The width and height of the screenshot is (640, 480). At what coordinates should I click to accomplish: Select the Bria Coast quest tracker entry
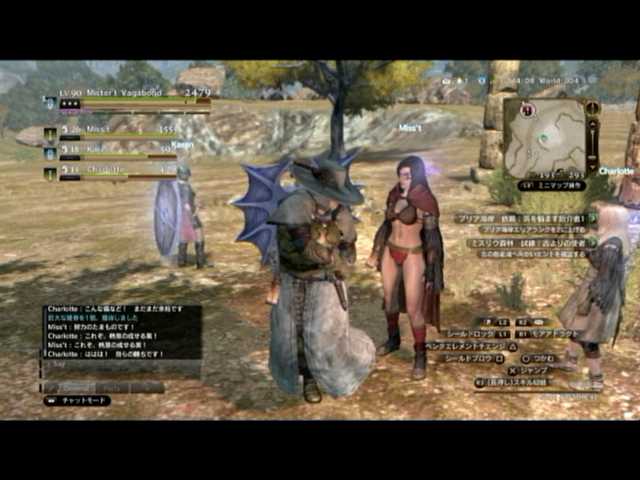tap(522, 218)
